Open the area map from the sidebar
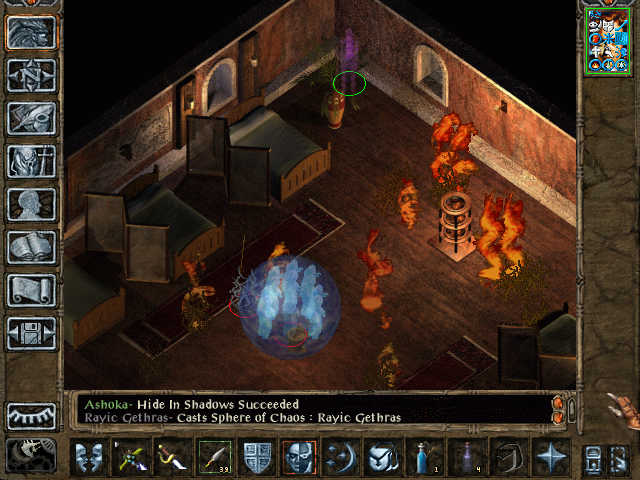Image resolution: width=640 pixels, height=480 pixels. click(x=32, y=75)
